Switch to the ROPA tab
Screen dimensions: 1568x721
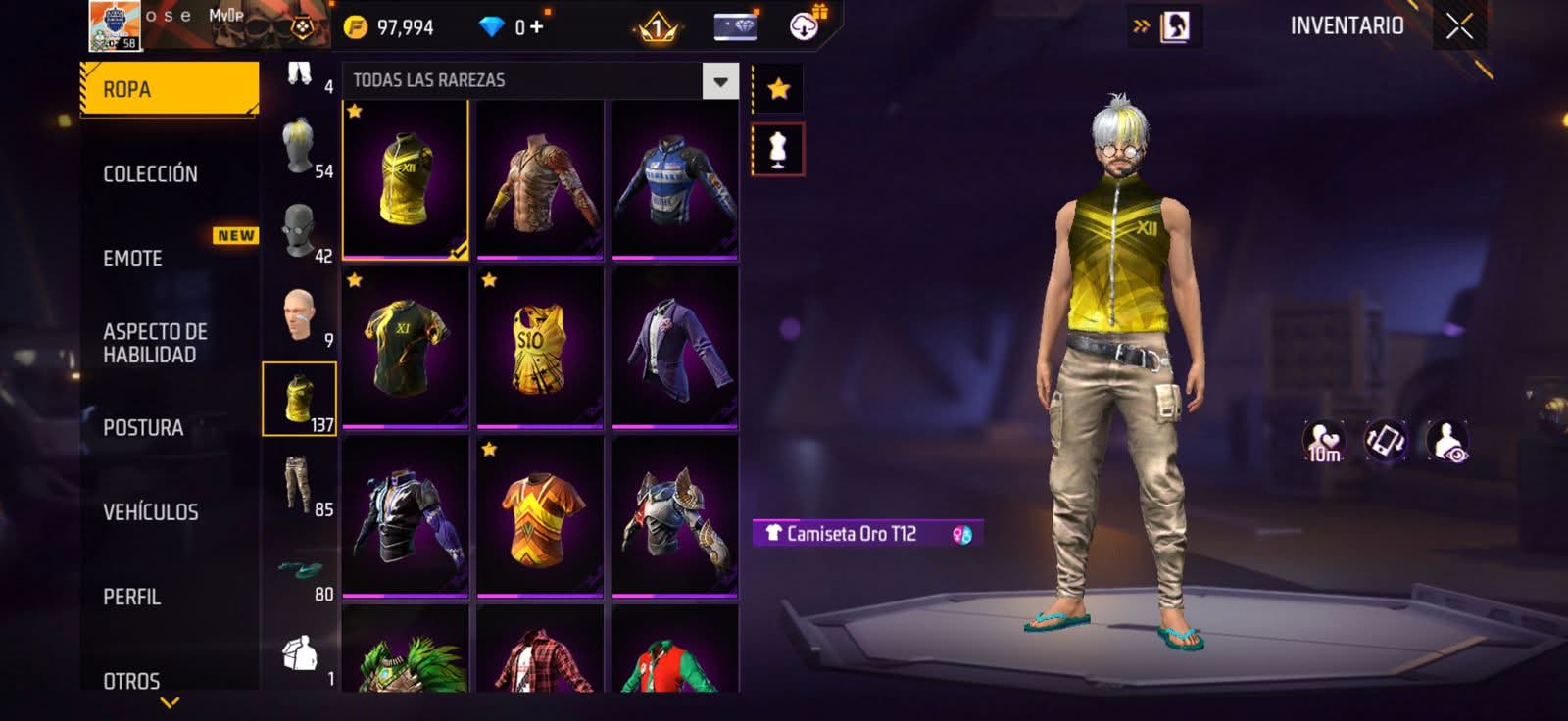[169, 89]
